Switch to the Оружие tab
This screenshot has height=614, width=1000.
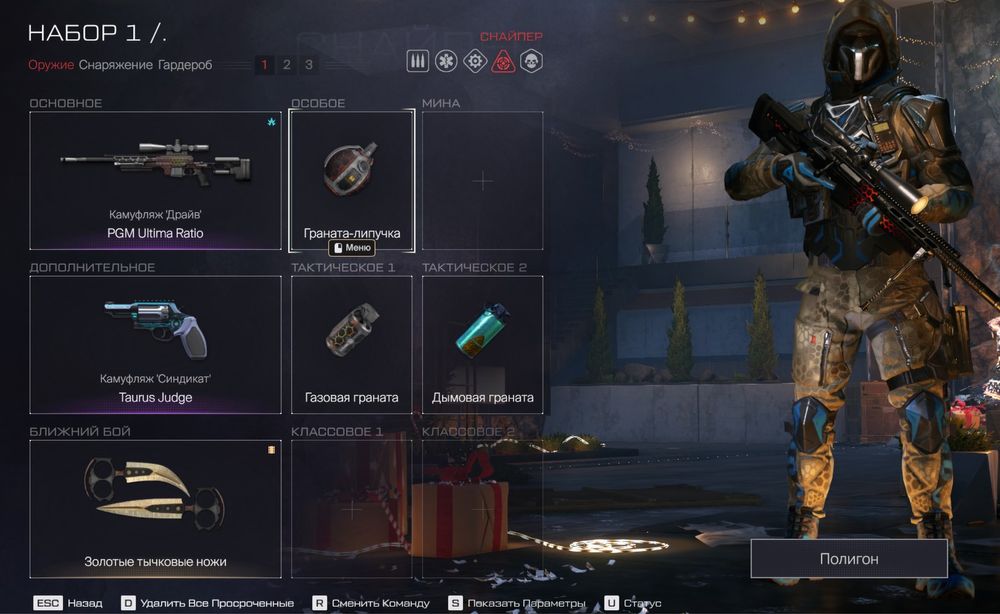tap(51, 65)
